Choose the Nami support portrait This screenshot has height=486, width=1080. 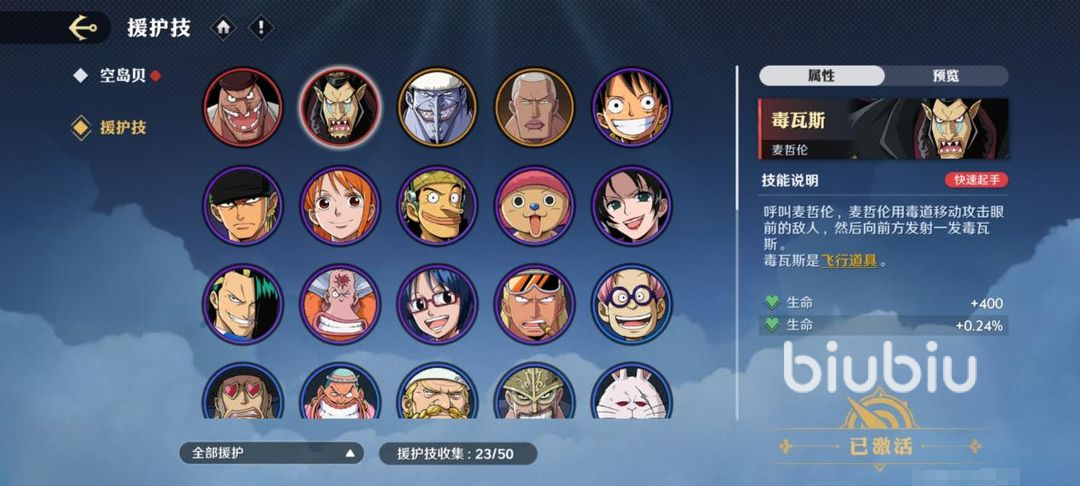point(340,206)
